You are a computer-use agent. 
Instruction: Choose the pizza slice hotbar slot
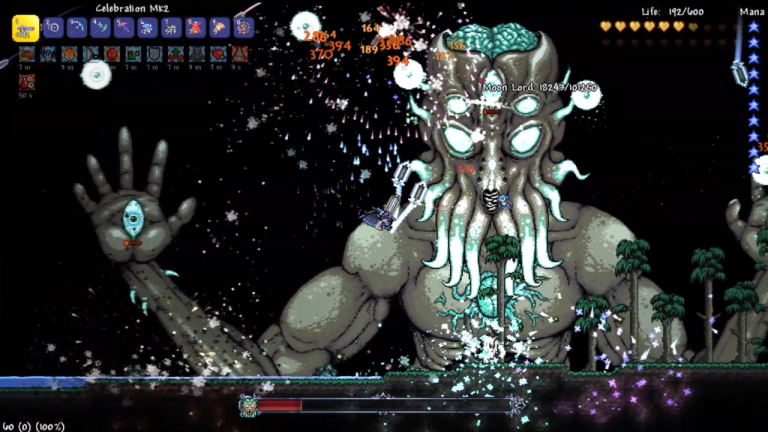click(219, 27)
